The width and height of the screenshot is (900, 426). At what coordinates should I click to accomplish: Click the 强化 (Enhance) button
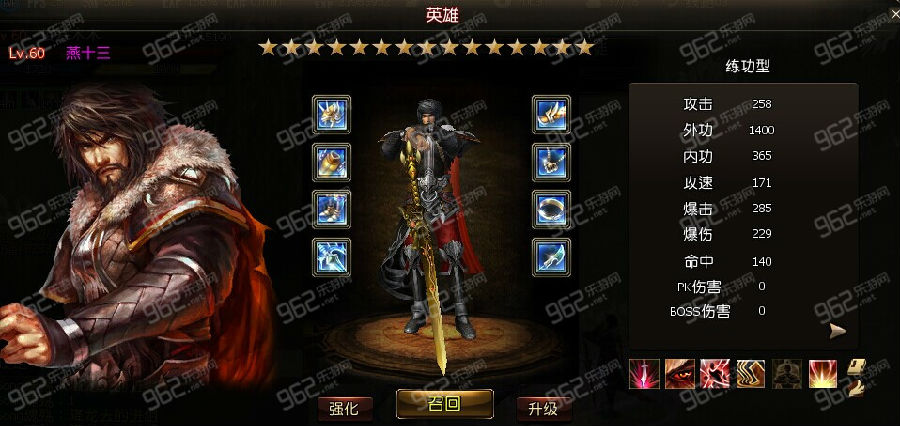pyautogui.click(x=345, y=408)
